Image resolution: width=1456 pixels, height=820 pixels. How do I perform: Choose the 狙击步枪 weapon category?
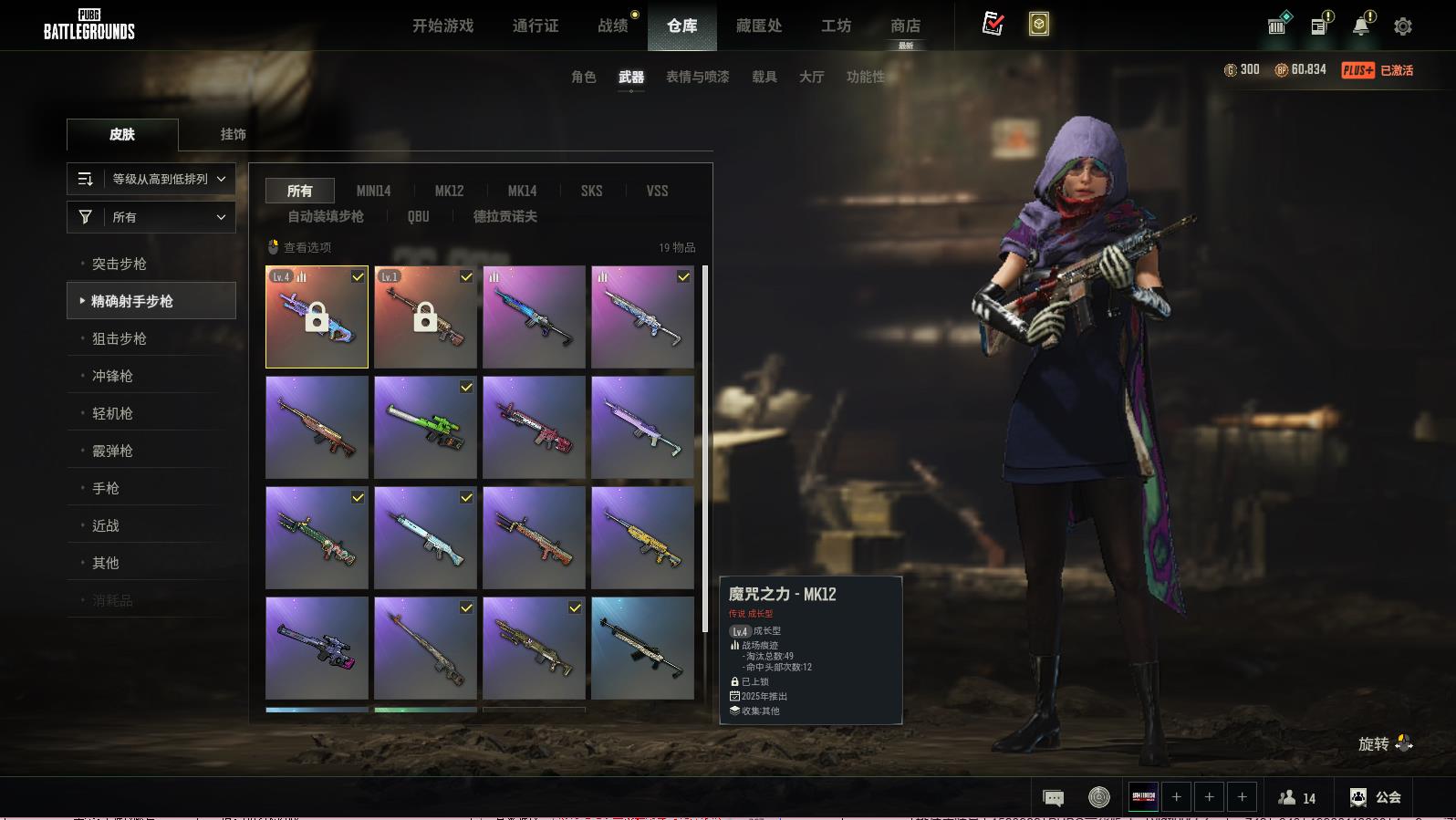(120, 338)
